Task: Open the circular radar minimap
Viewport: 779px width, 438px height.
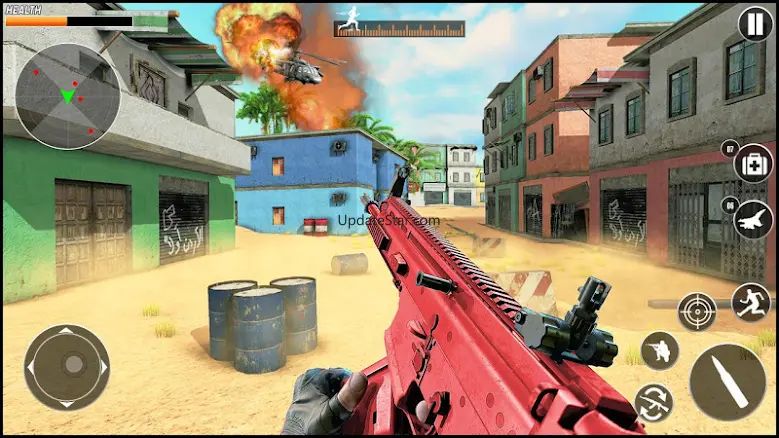Action: click(x=67, y=96)
